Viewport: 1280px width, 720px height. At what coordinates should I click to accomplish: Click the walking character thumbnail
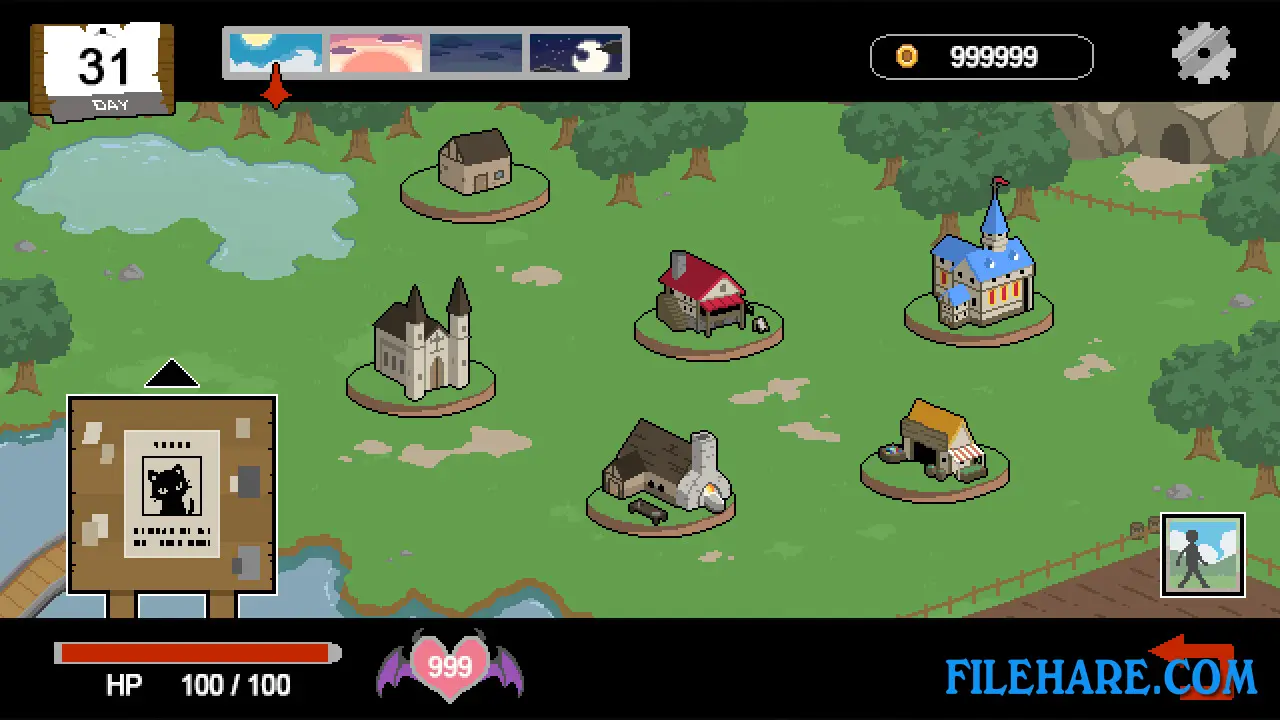coord(1202,555)
